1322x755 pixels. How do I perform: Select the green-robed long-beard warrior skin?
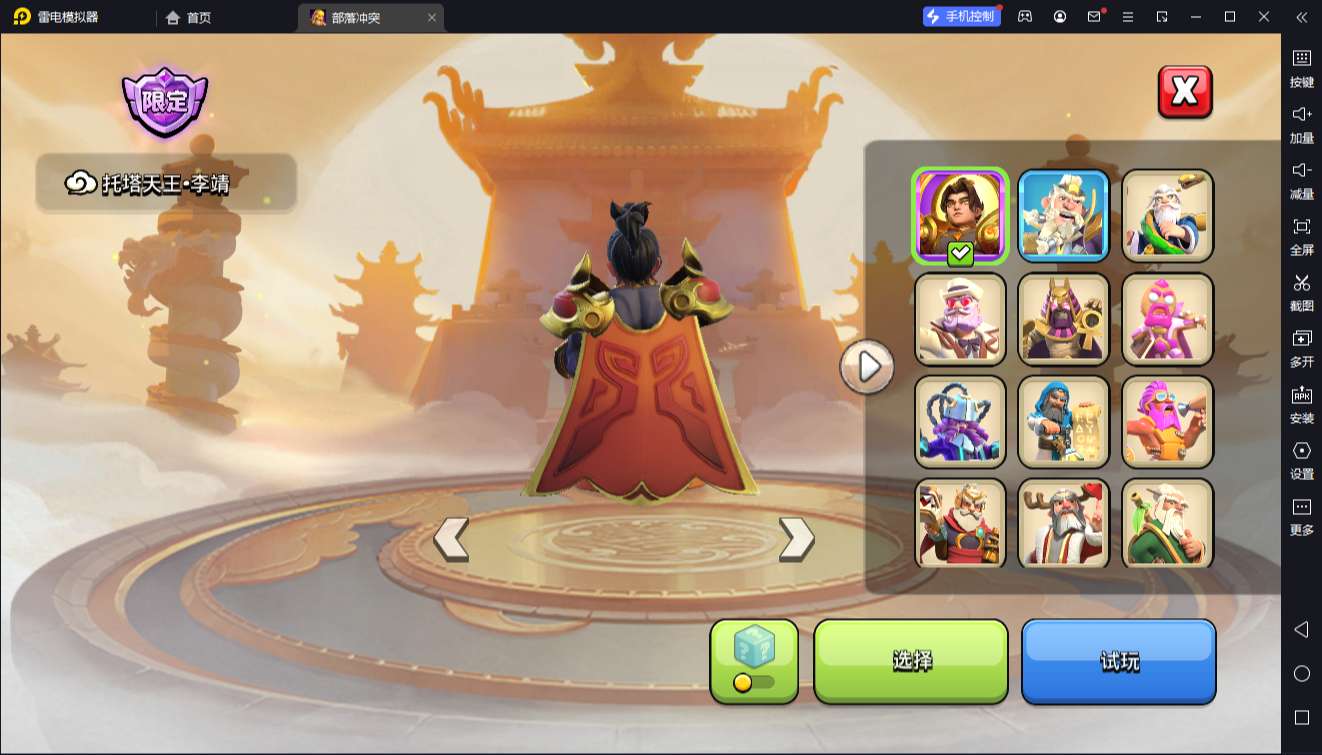(1167, 523)
